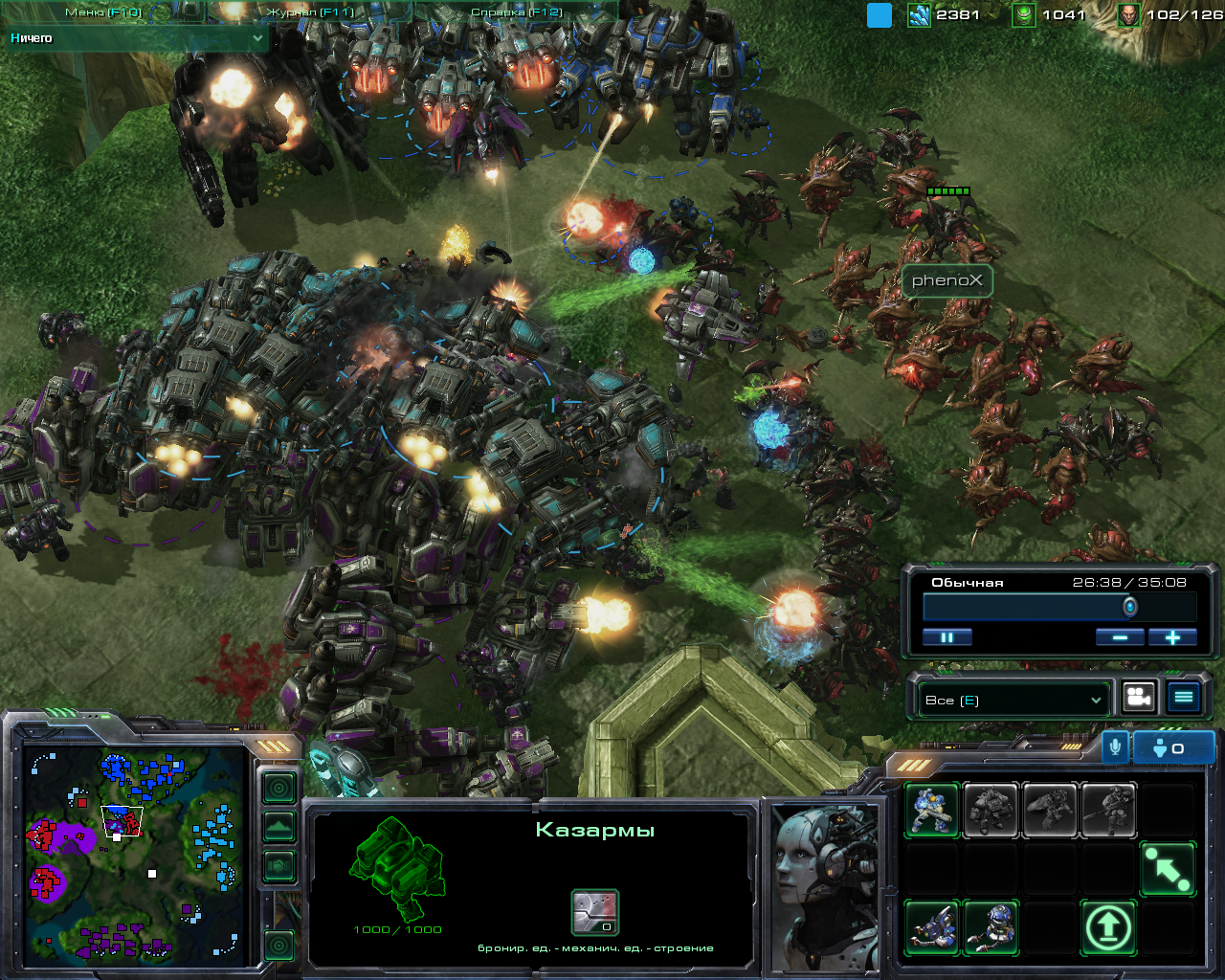Image resolution: width=1225 pixels, height=980 pixels.
Task: Open the Журнал (F11) message log
Action: tap(310, 12)
